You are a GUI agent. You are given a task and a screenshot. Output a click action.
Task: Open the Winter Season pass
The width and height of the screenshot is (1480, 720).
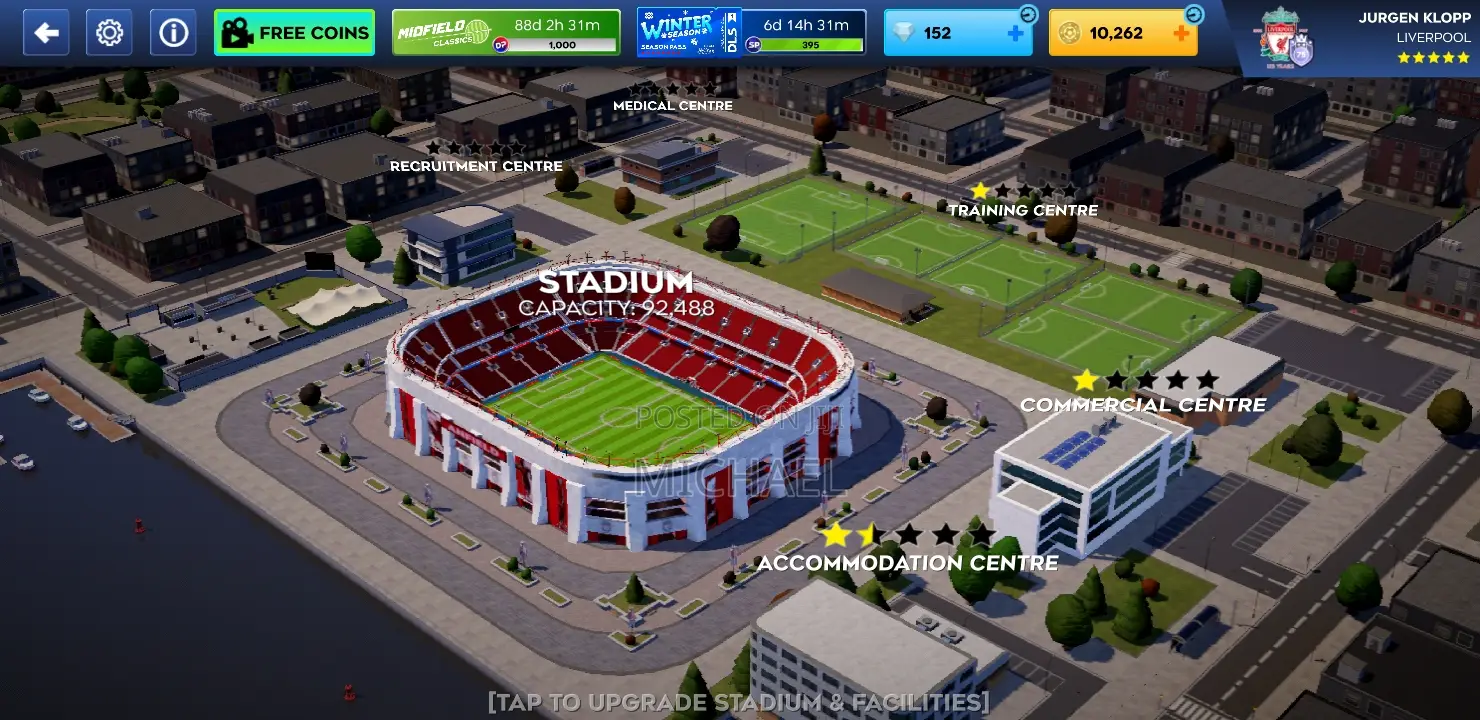click(x=751, y=33)
